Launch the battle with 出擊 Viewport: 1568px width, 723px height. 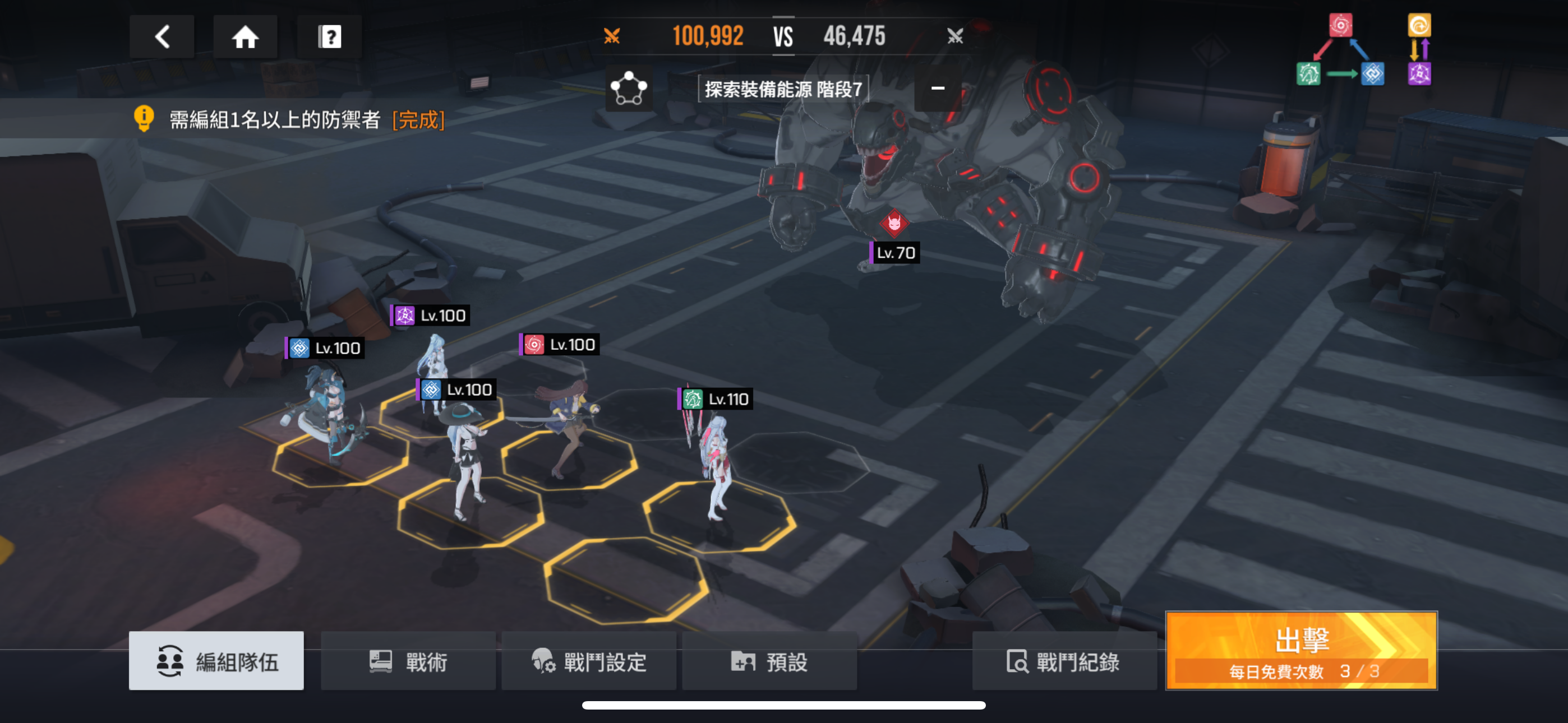[1302, 651]
